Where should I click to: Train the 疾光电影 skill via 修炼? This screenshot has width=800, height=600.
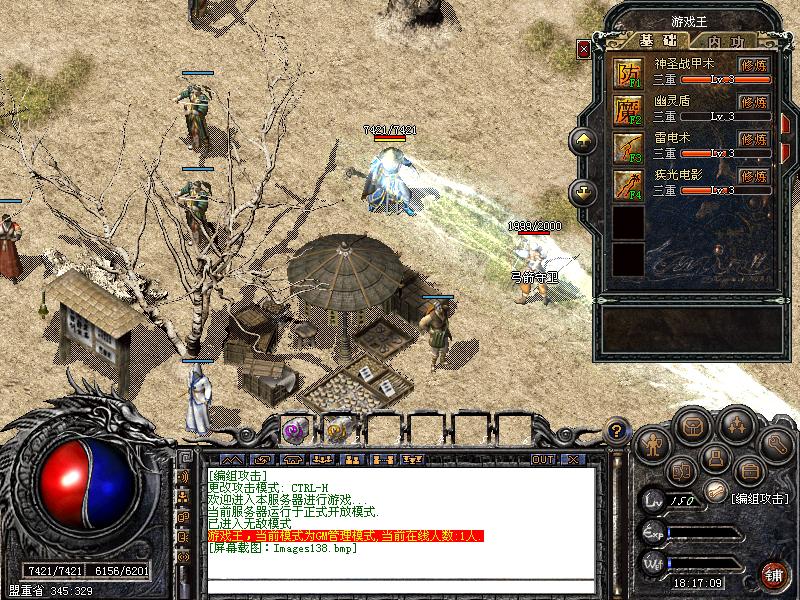coord(753,176)
